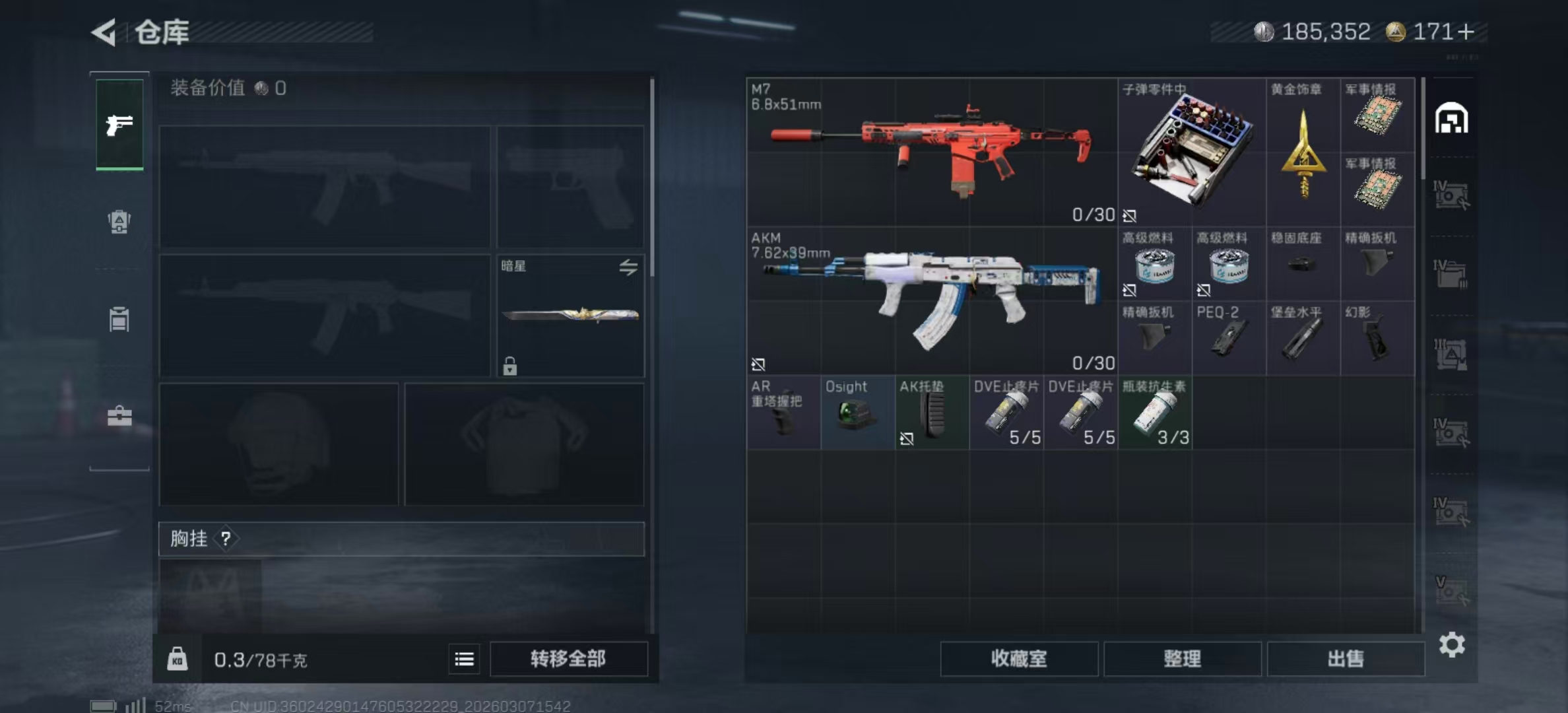This screenshot has height=713, width=1568.
Task: Open the 胸挂 help question mark
Action: pyautogui.click(x=226, y=539)
